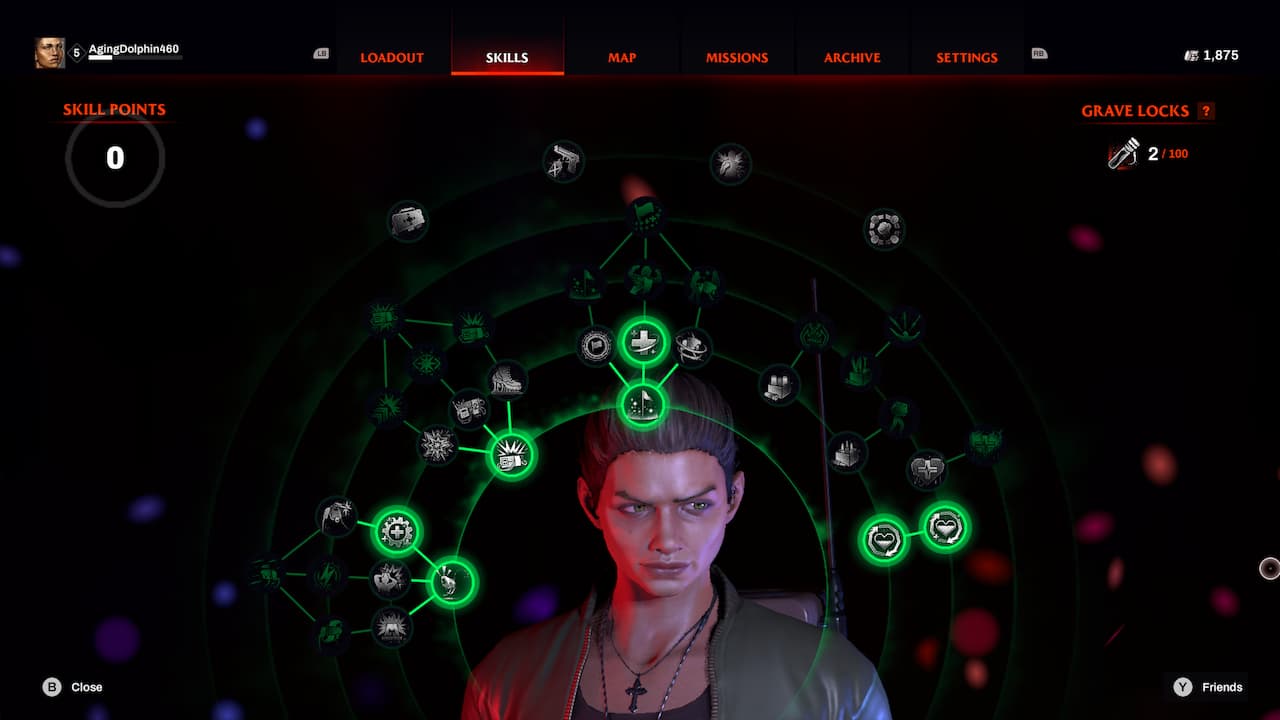Image resolution: width=1280 pixels, height=720 pixels.
Task: Select the snowflake skill node
Action: click(436, 446)
